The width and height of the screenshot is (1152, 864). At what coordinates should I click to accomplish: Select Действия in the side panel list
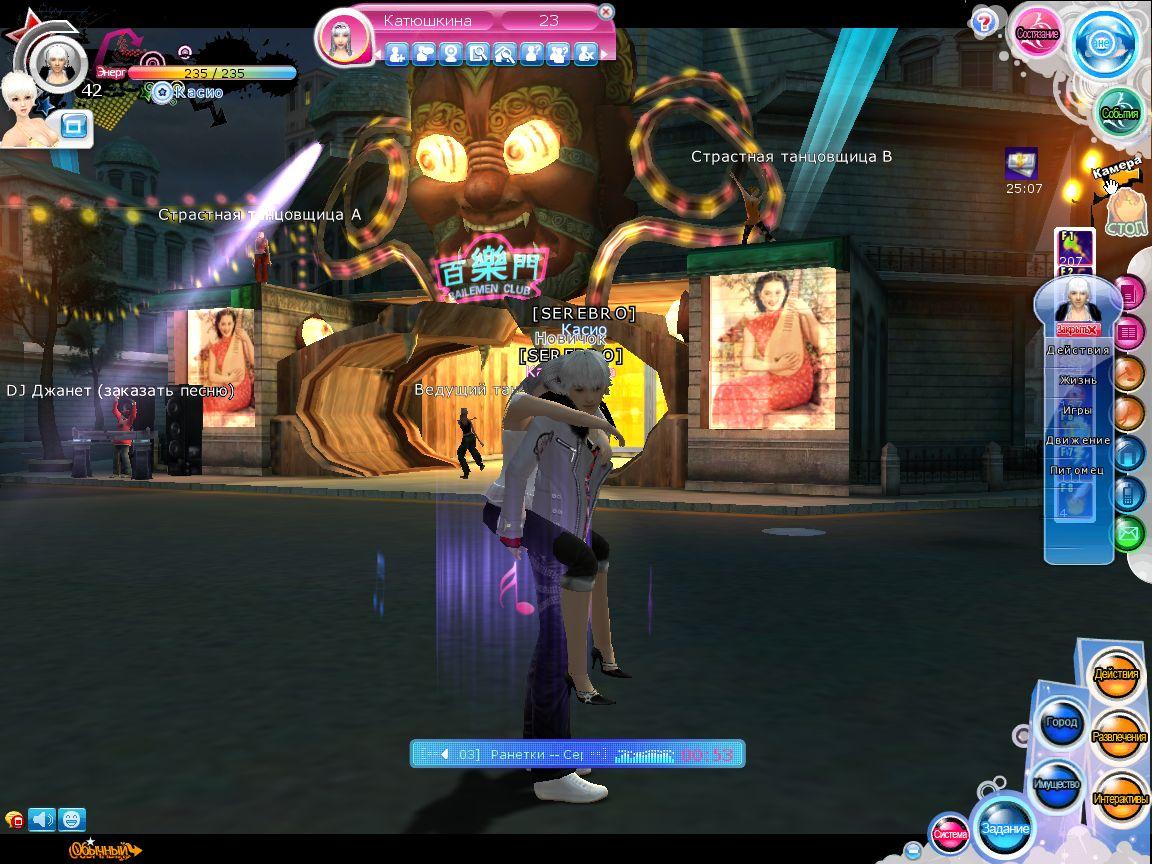1078,350
